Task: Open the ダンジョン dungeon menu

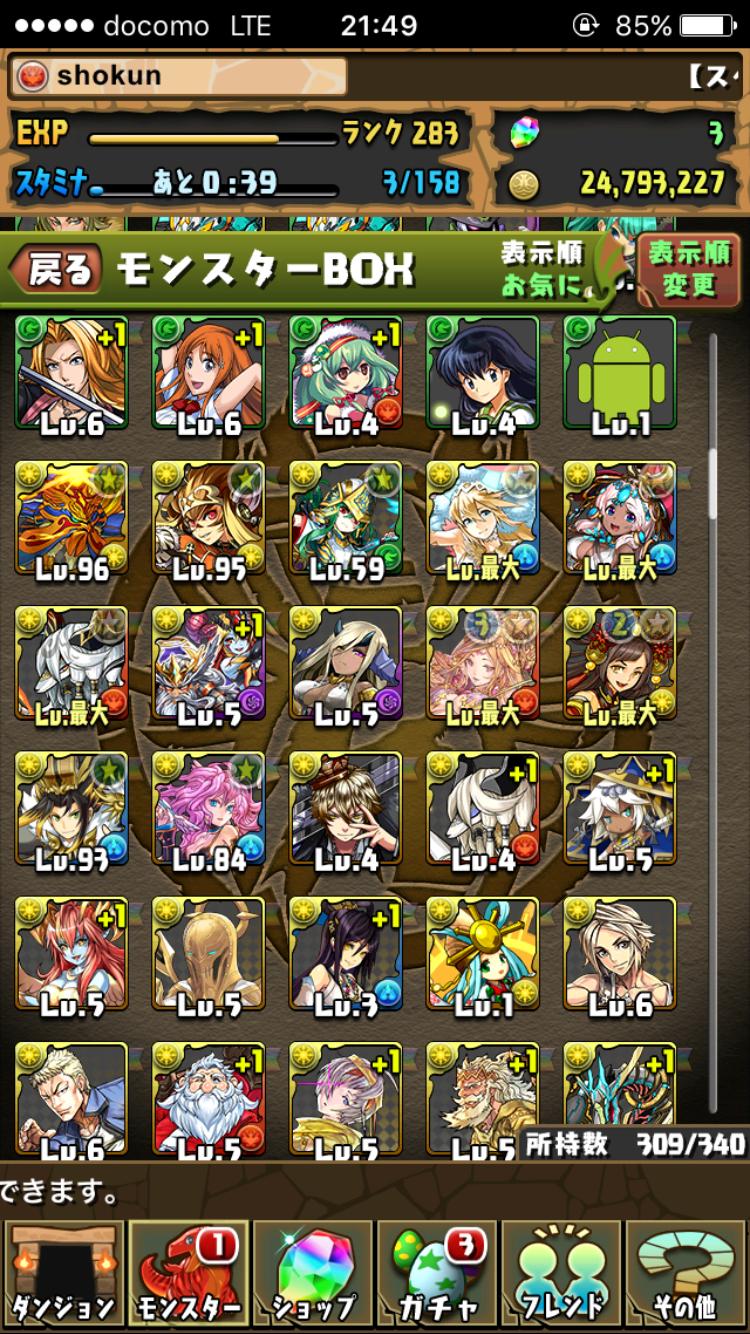Action: (x=63, y=1274)
